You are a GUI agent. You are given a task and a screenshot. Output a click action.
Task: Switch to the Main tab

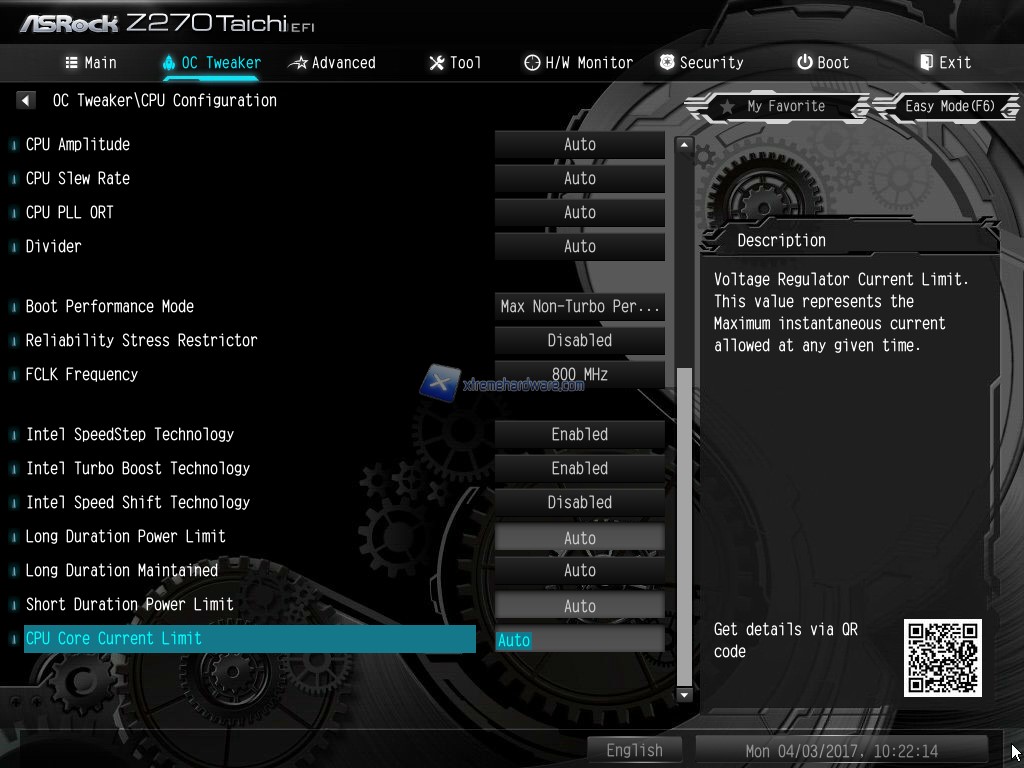91,62
